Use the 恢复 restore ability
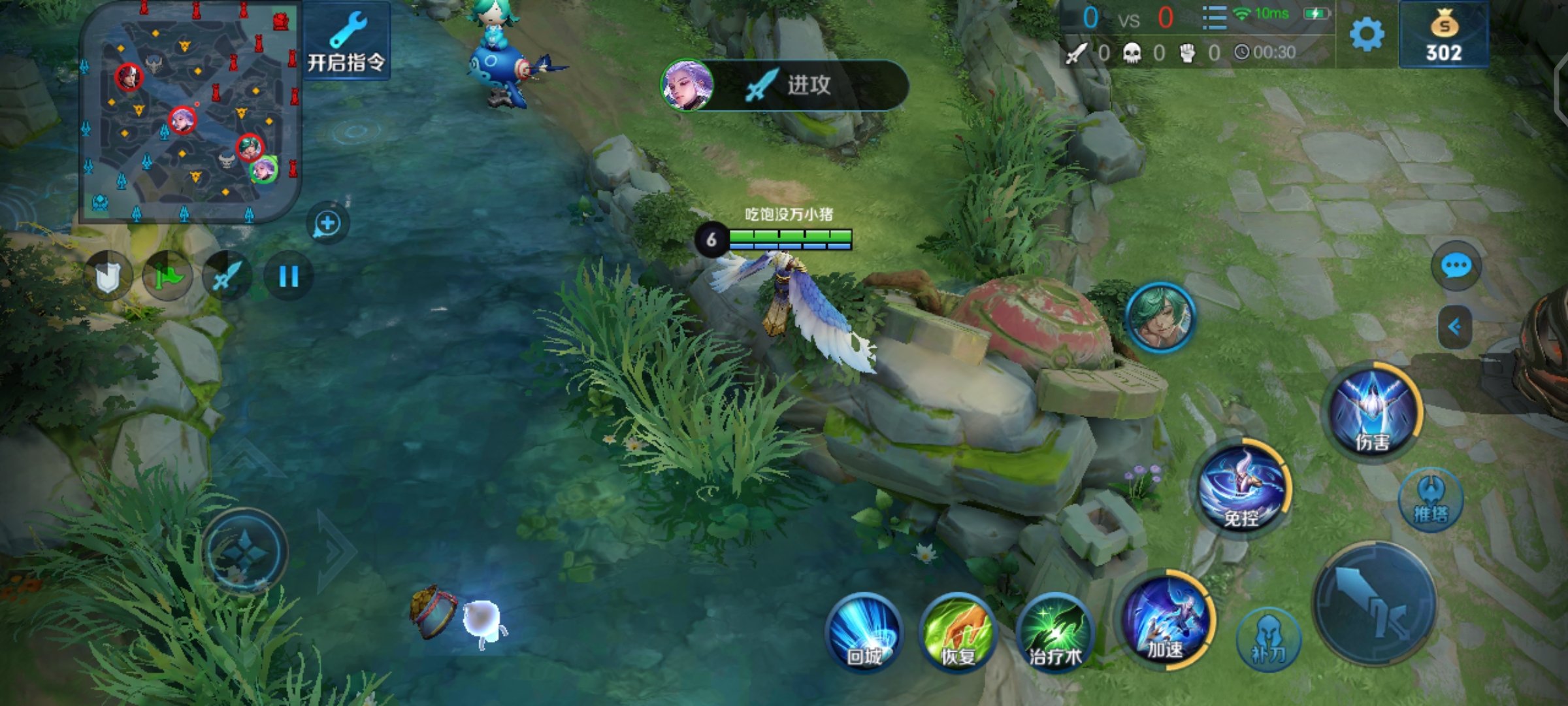This screenshot has width=1568, height=706. pos(958,631)
